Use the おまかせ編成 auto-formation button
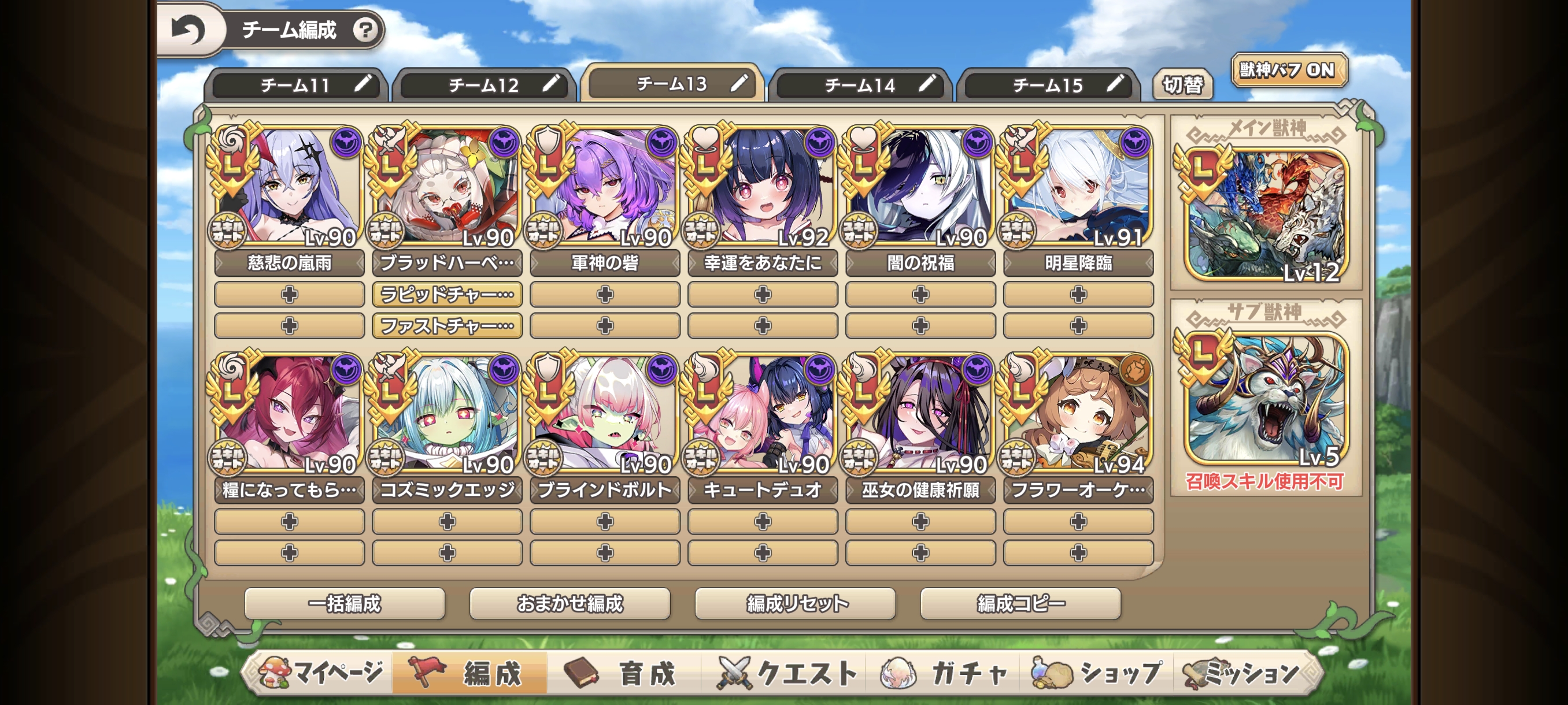This screenshot has width=1568, height=705. coord(569,603)
